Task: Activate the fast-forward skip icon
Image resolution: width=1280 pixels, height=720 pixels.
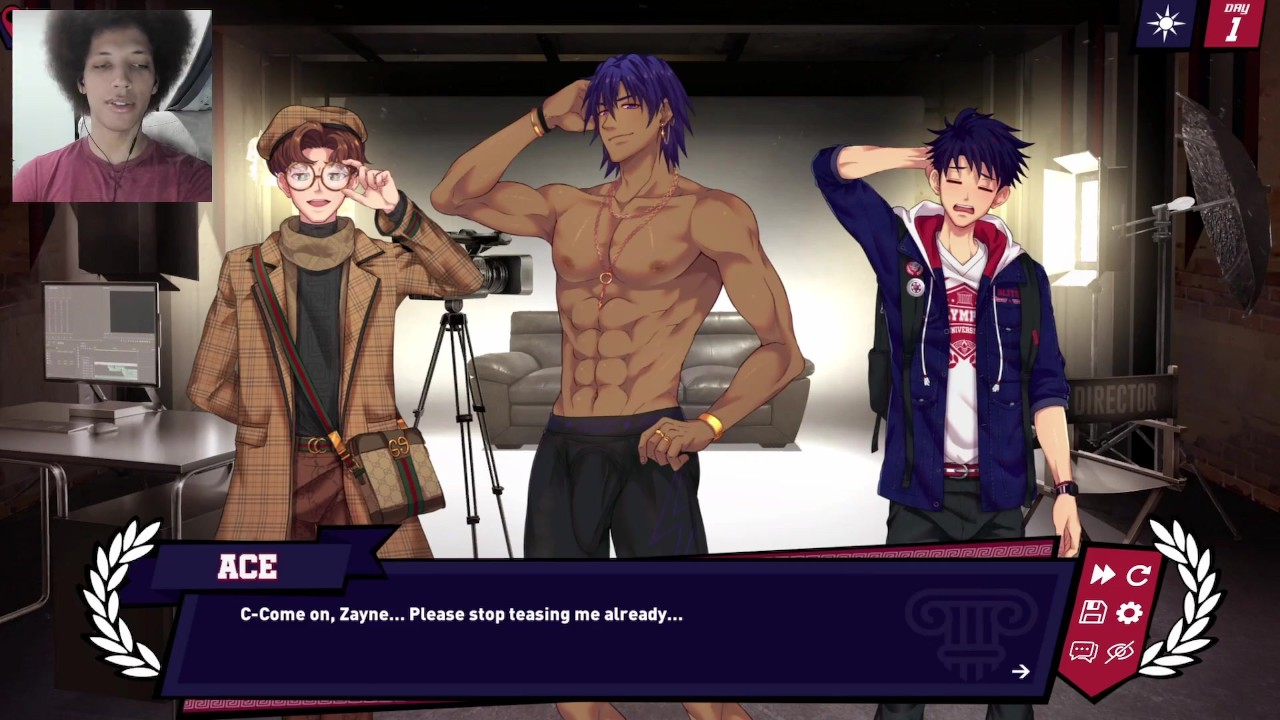Action: 1103,574
